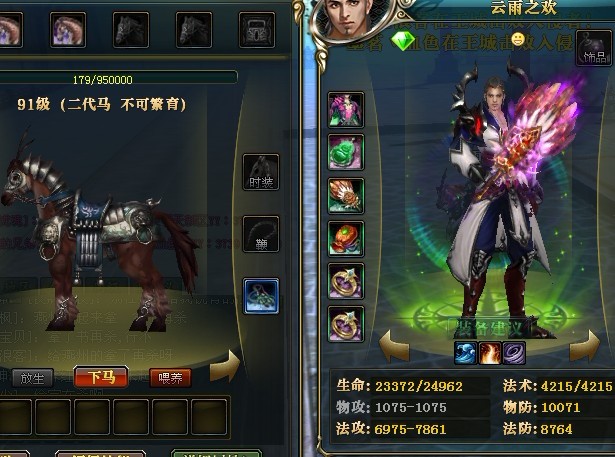This screenshot has height=457, width=615.
Task: Rotate character with right gold arrow
Action: point(585,349)
